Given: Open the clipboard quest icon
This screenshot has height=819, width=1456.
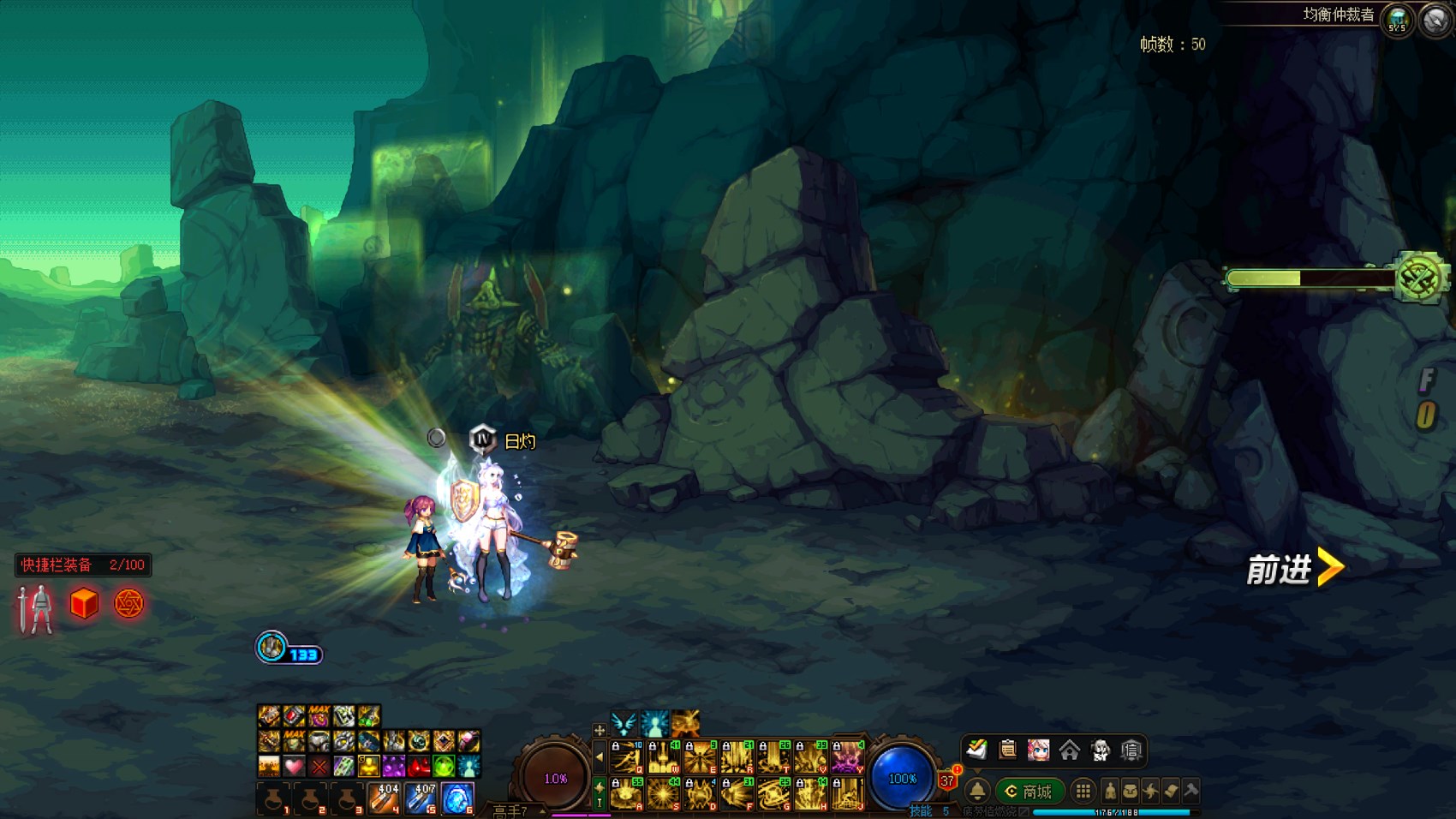Looking at the screenshot, I should tap(1008, 750).
